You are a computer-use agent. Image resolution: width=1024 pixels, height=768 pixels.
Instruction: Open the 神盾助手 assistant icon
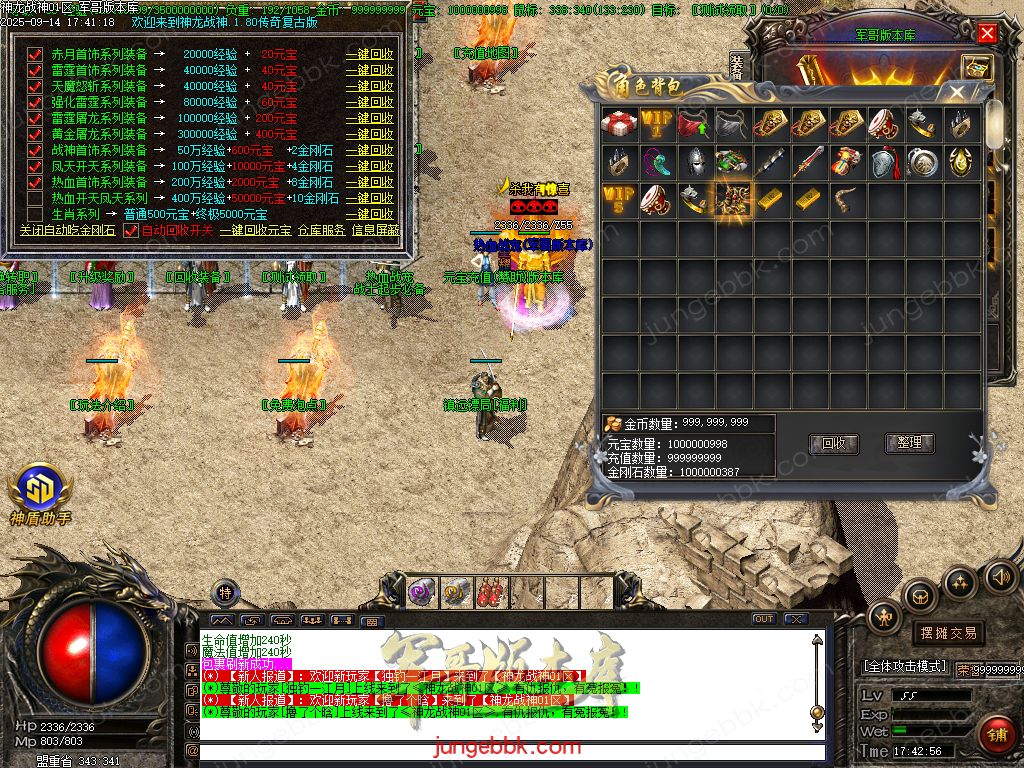coord(40,490)
